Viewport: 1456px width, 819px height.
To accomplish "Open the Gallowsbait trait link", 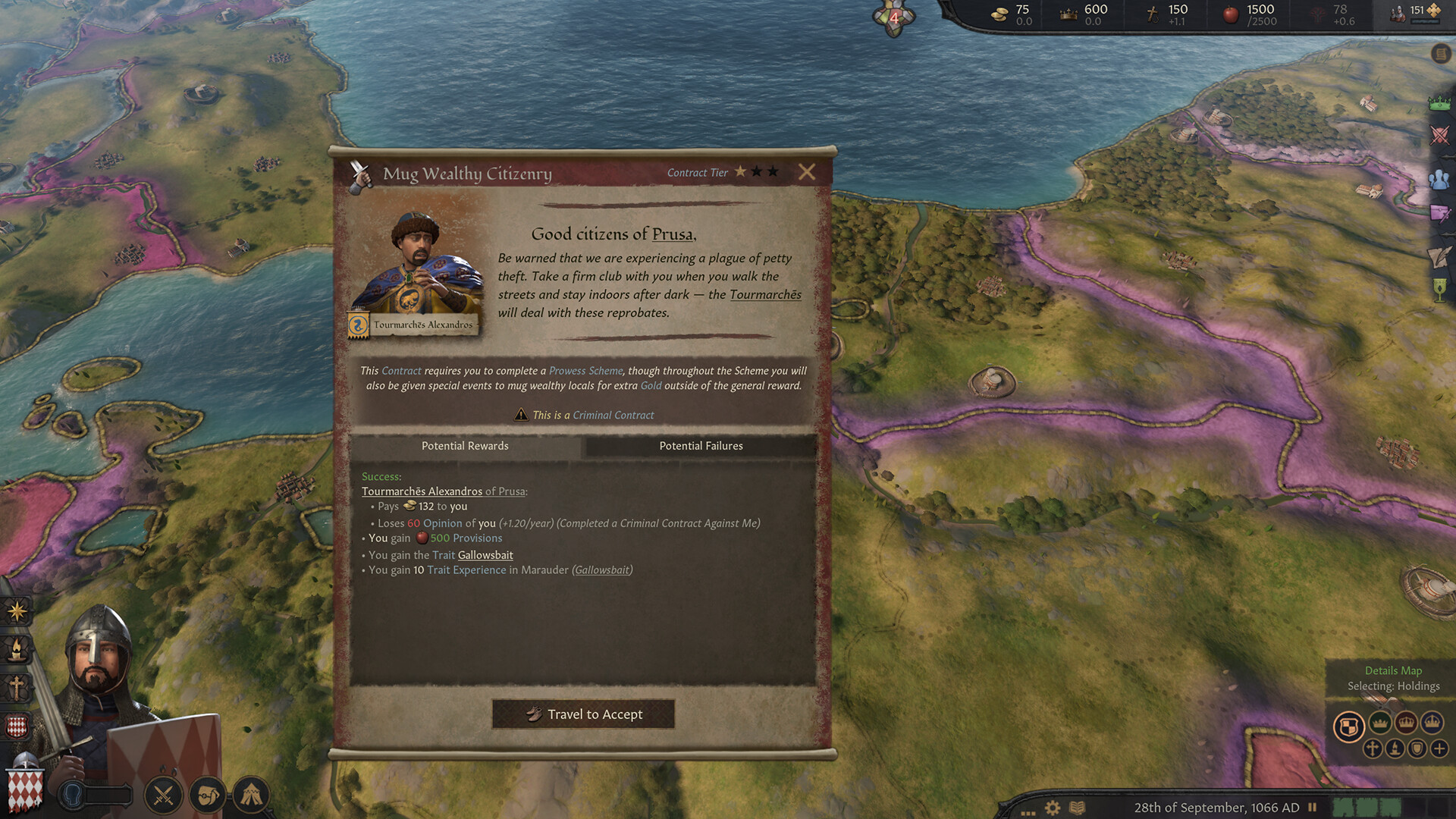I will point(485,555).
